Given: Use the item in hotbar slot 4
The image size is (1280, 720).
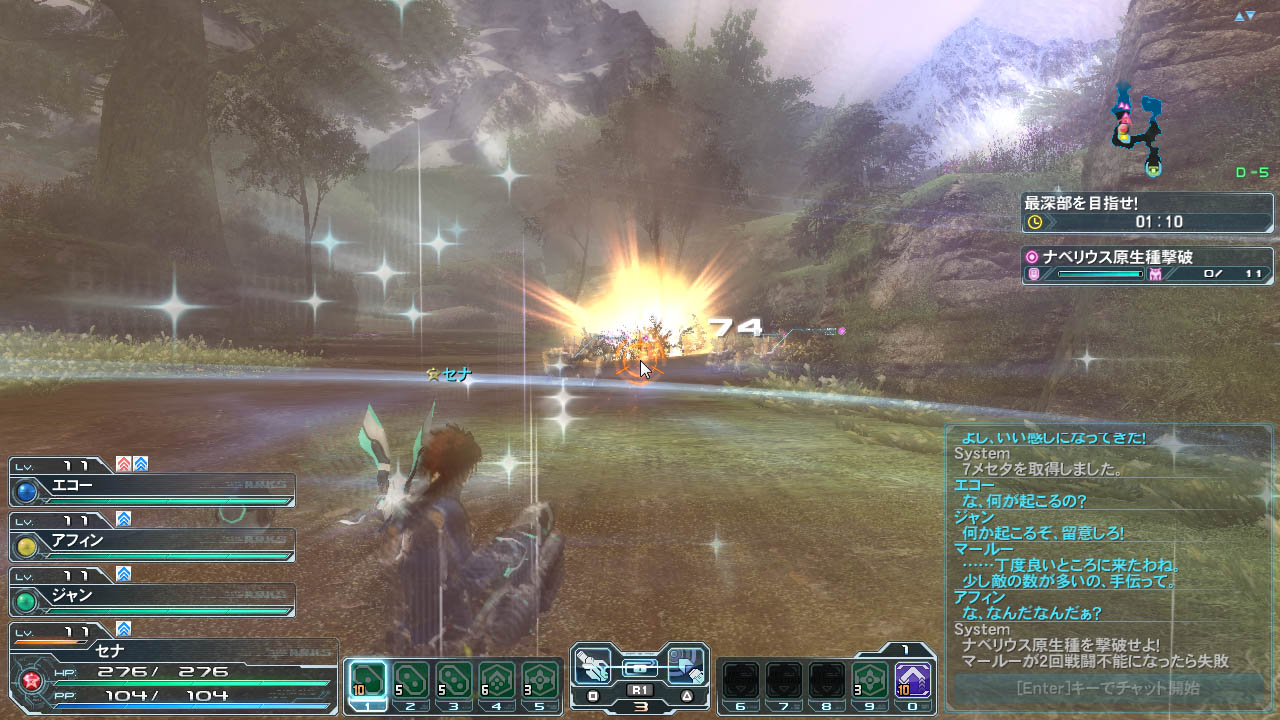Looking at the screenshot, I should pos(497,680).
